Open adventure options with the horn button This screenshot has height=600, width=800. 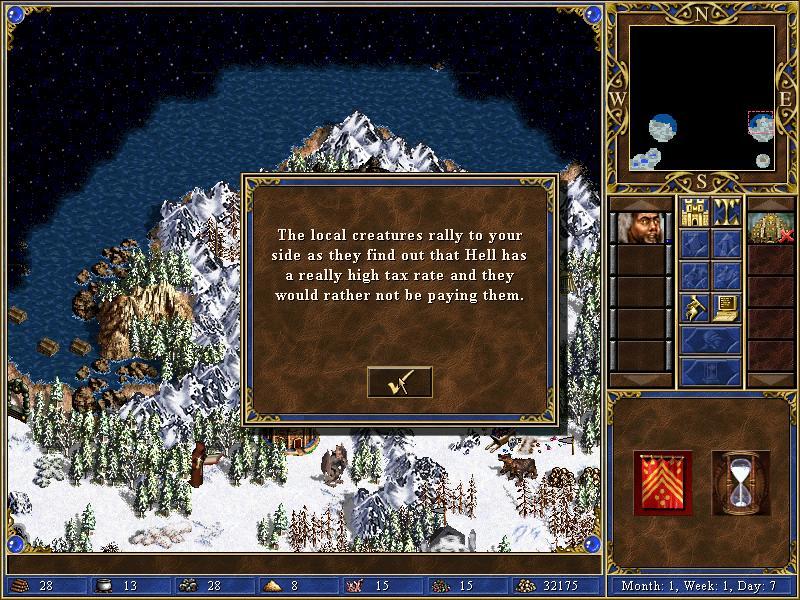[x=695, y=307]
